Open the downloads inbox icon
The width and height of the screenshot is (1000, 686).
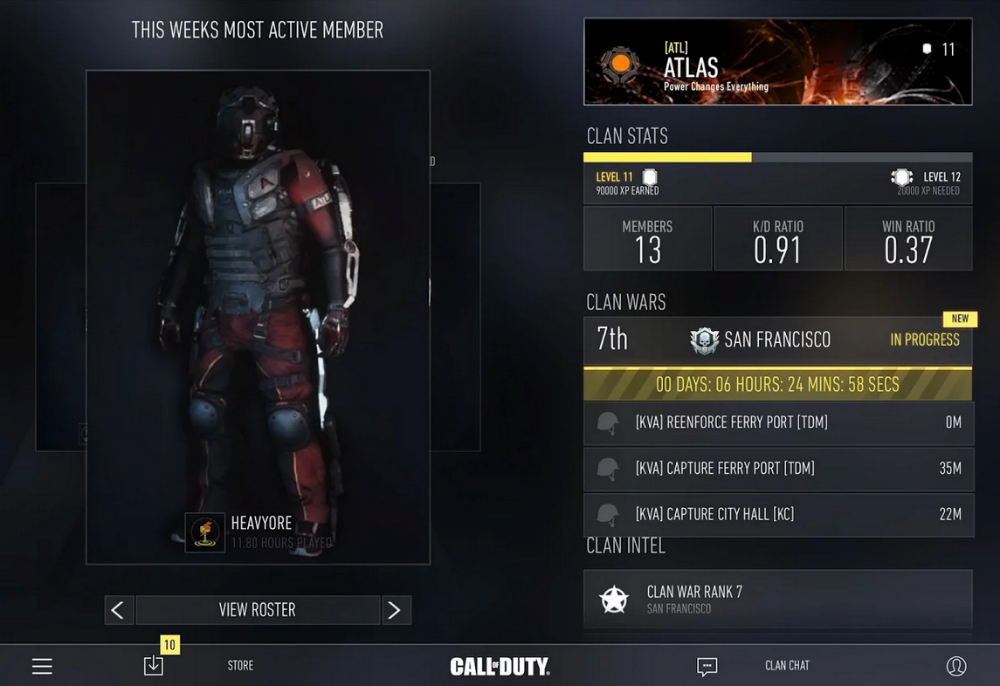[153, 665]
